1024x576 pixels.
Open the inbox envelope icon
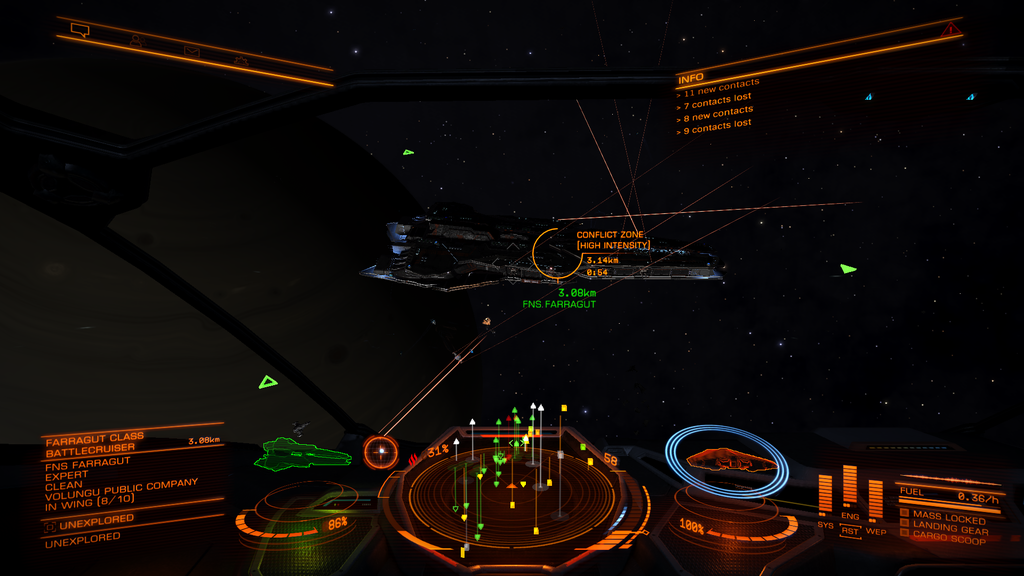[190, 50]
